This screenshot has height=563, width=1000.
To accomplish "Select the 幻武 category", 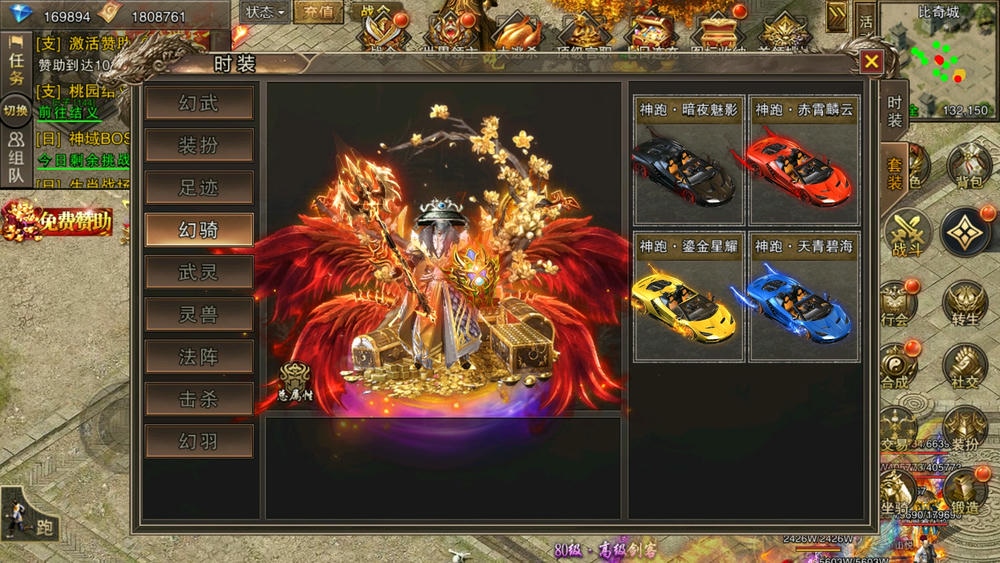I will tap(199, 103).
